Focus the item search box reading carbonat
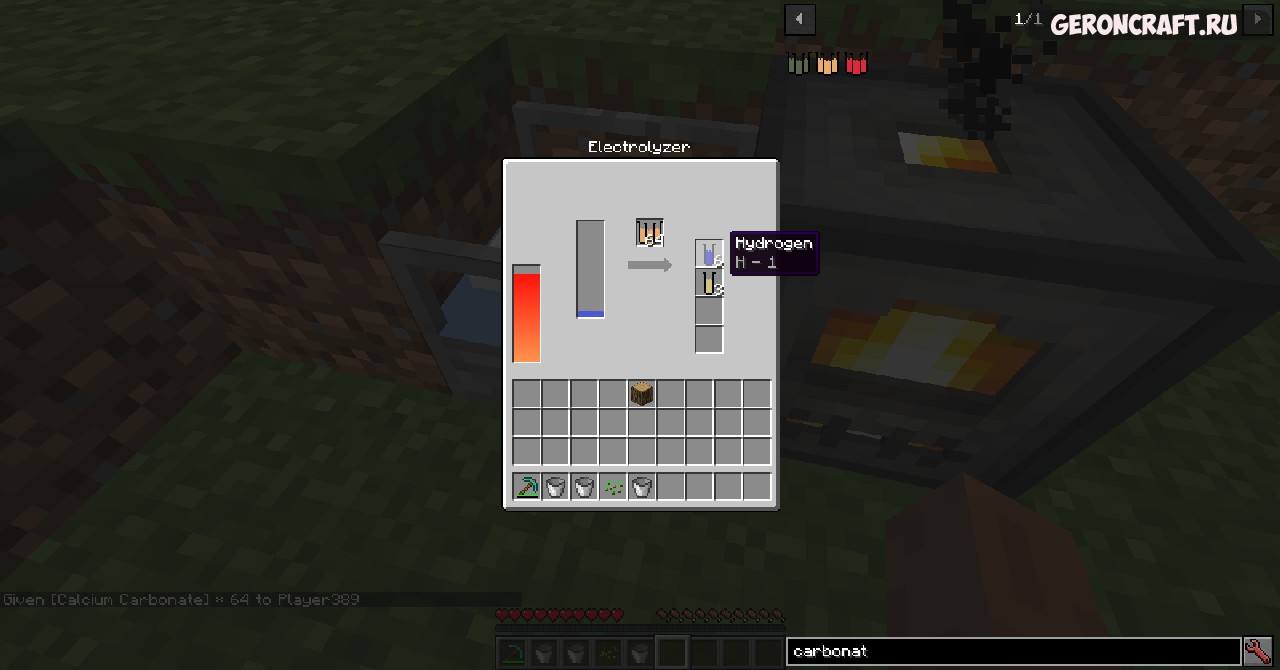Image resolution: width=1280 pixels, height=670 pixels. (1012, 651)
